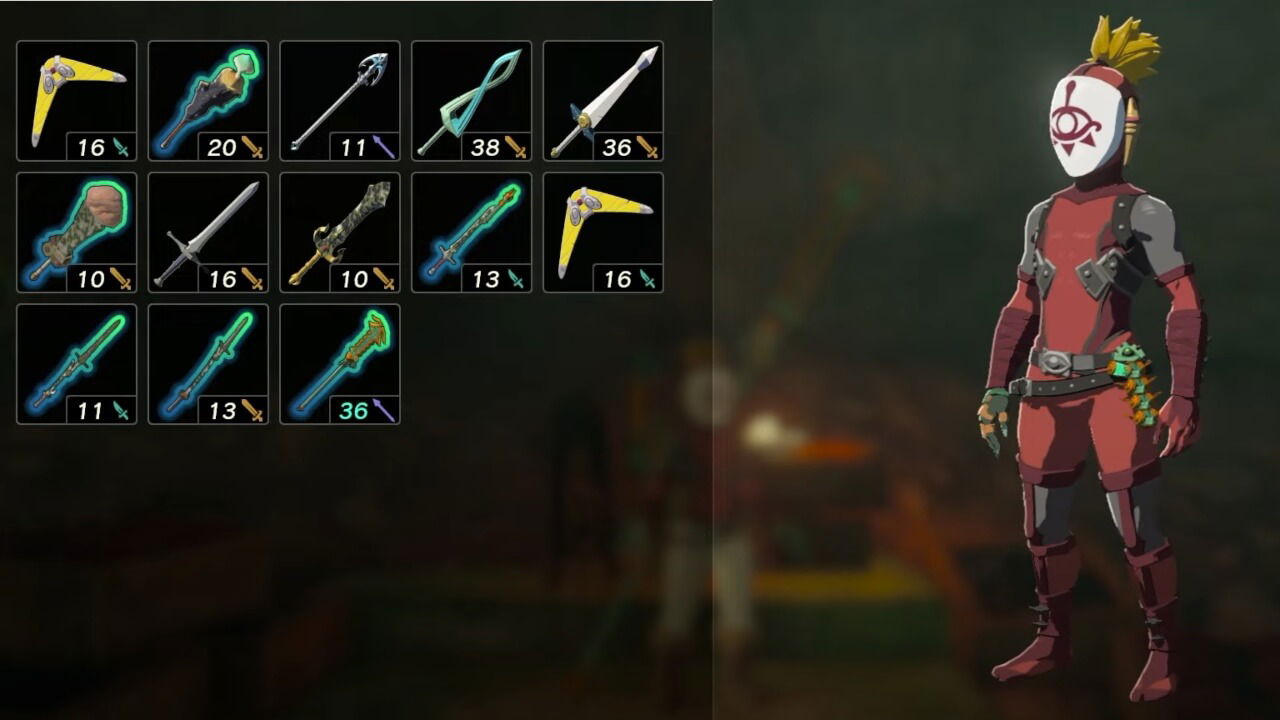Select the glowing katana with 13 attack, bottom row
Image resolution: width=1280 pixels, height=720 pixels.
208,360
